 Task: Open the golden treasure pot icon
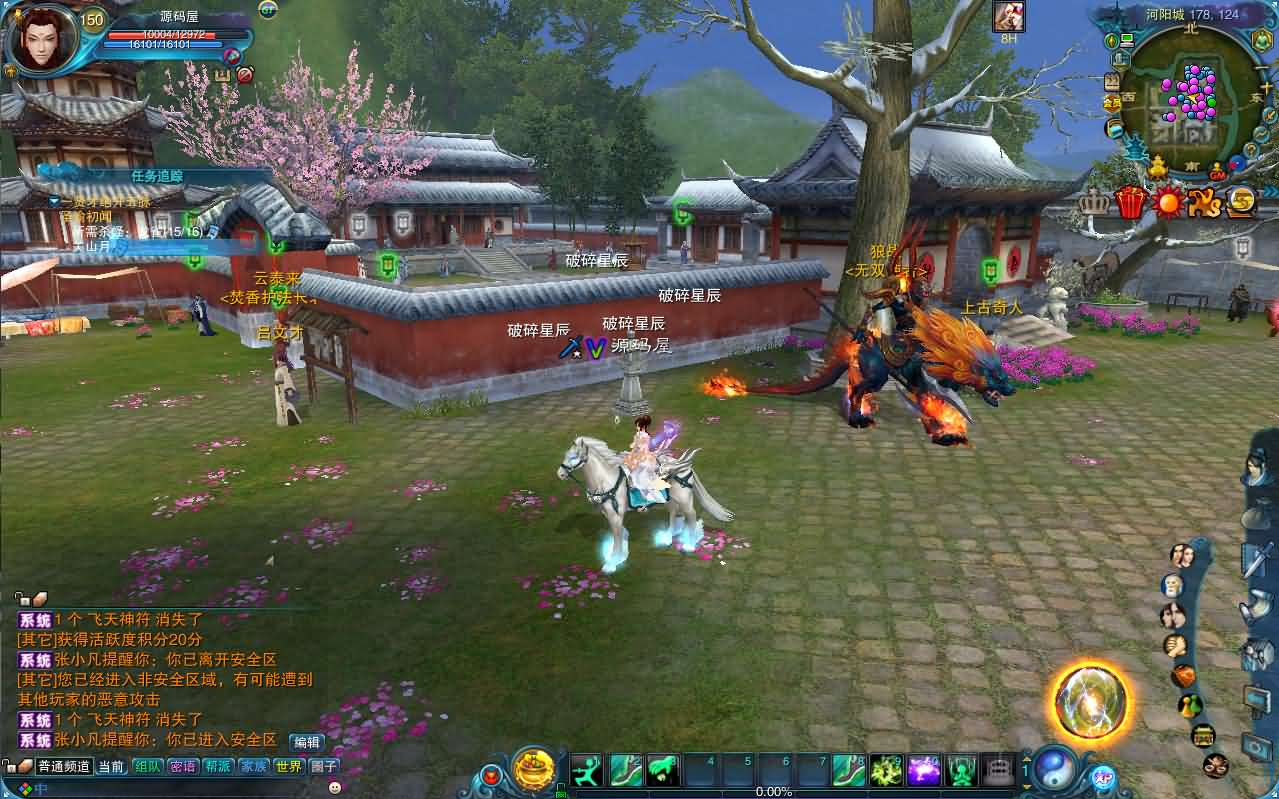click(534, 769)
